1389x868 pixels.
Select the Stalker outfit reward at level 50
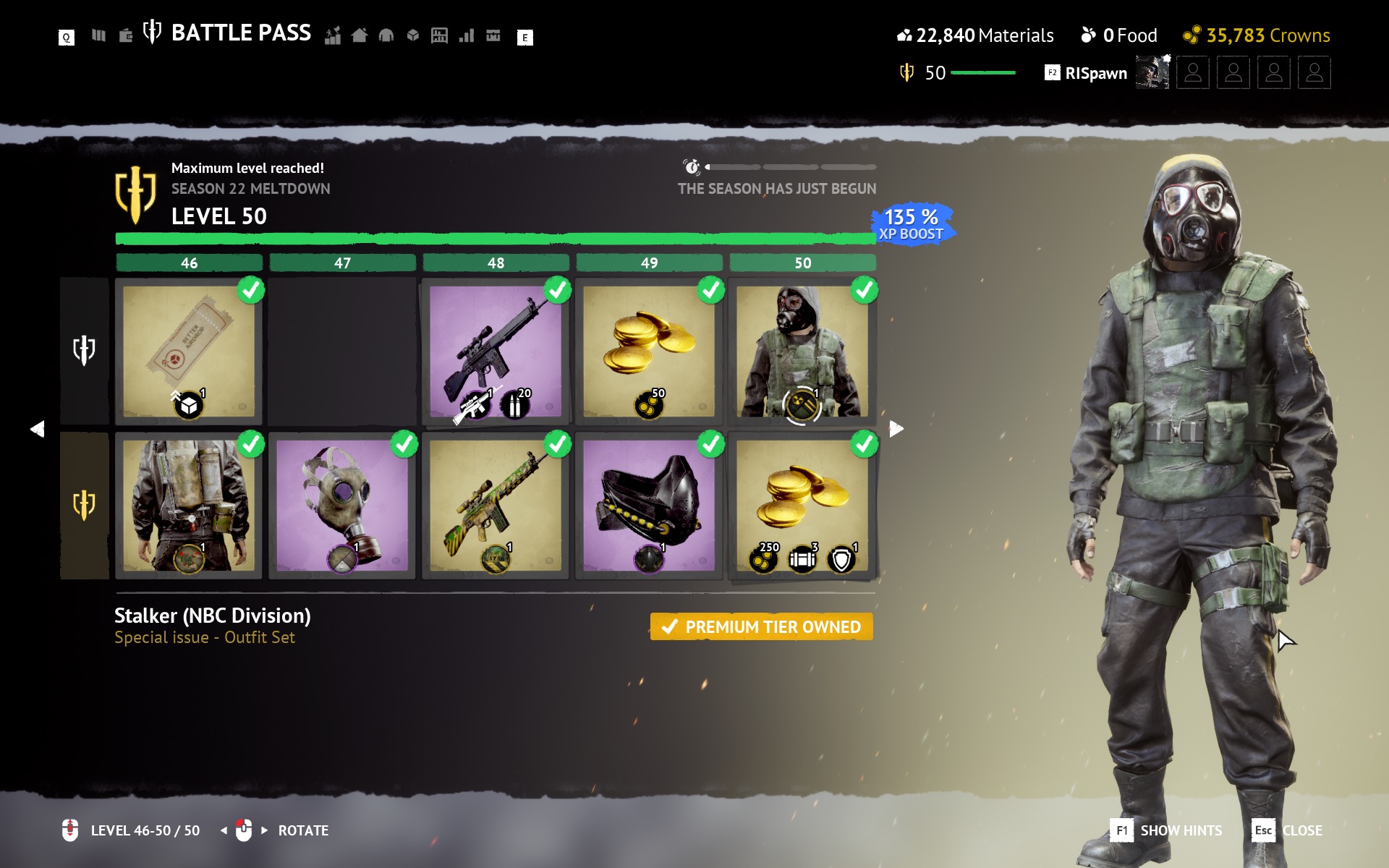click(x=802, y=351)
